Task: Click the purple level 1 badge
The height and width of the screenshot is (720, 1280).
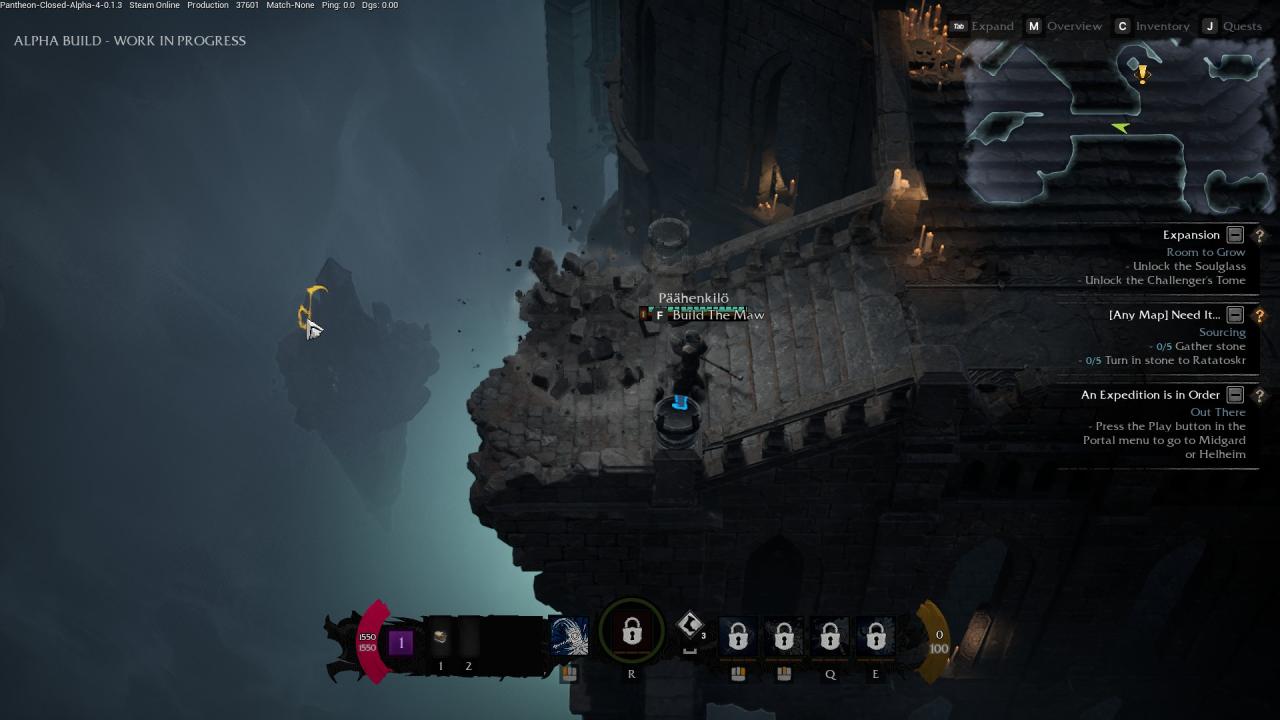Action: point(401,642)
